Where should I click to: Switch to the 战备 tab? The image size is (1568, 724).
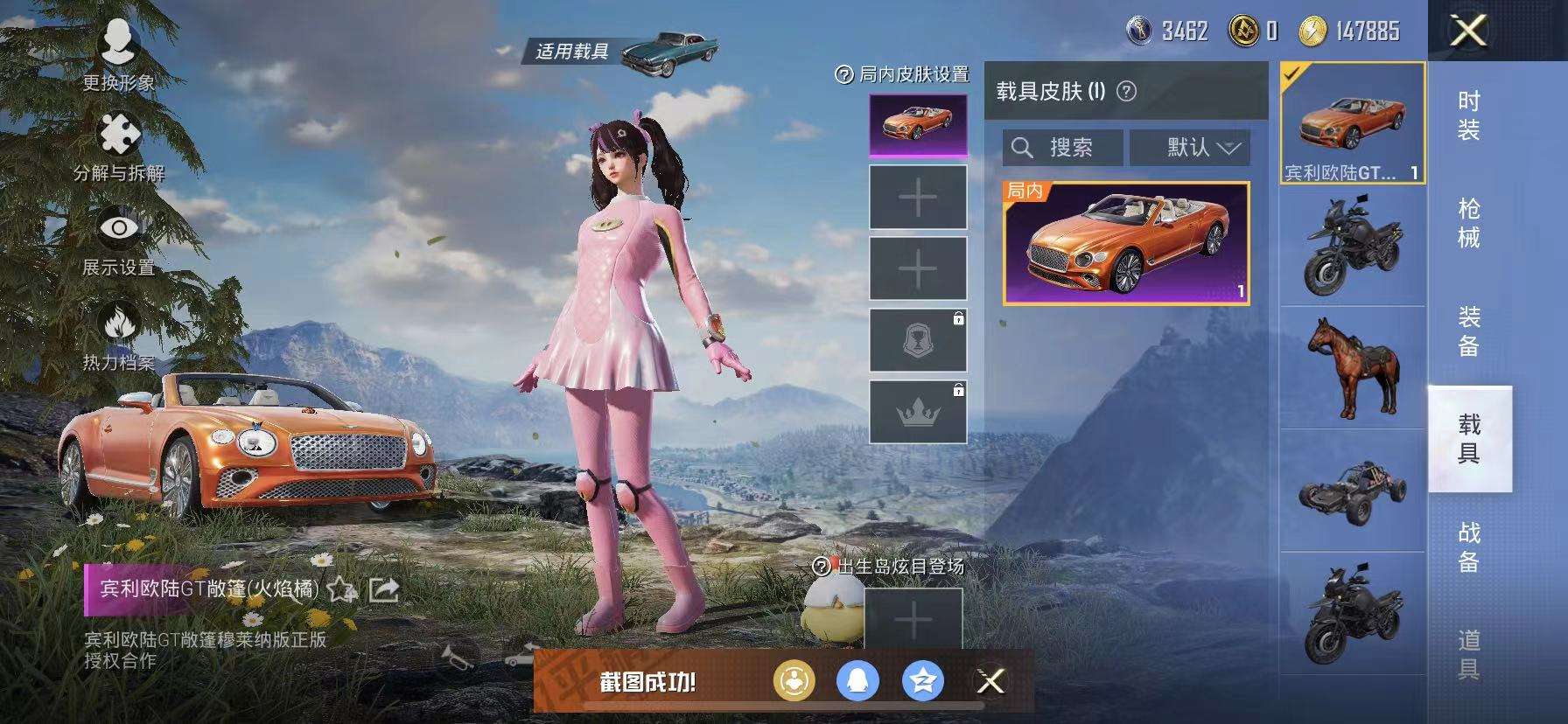click(x=1468, y=546)
